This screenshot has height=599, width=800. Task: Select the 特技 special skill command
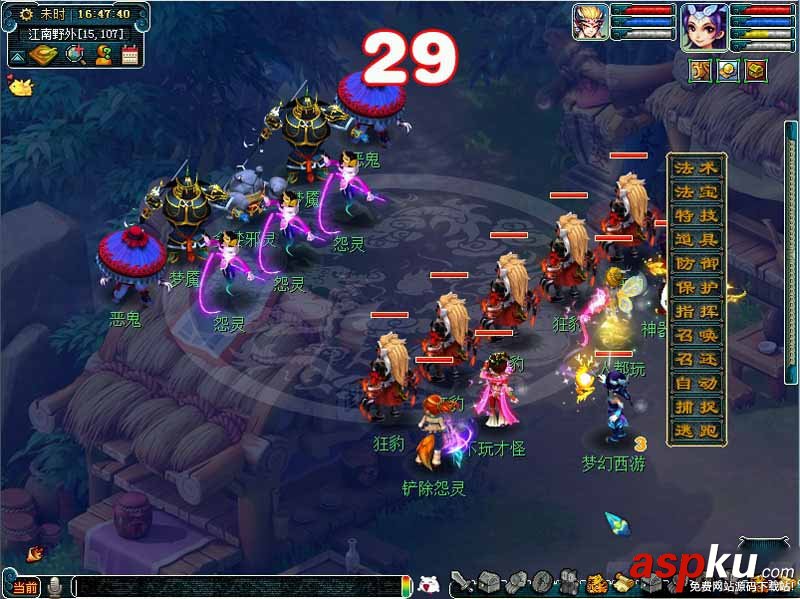(x=696, y=216)
